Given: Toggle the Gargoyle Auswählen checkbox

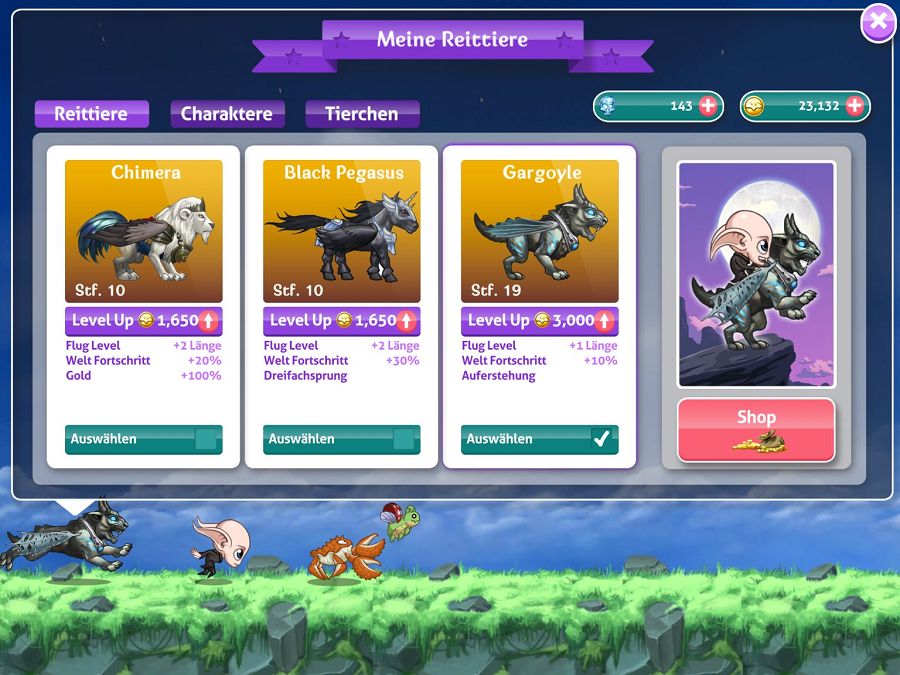Looking at the screenshot, I should pos(601,439).
